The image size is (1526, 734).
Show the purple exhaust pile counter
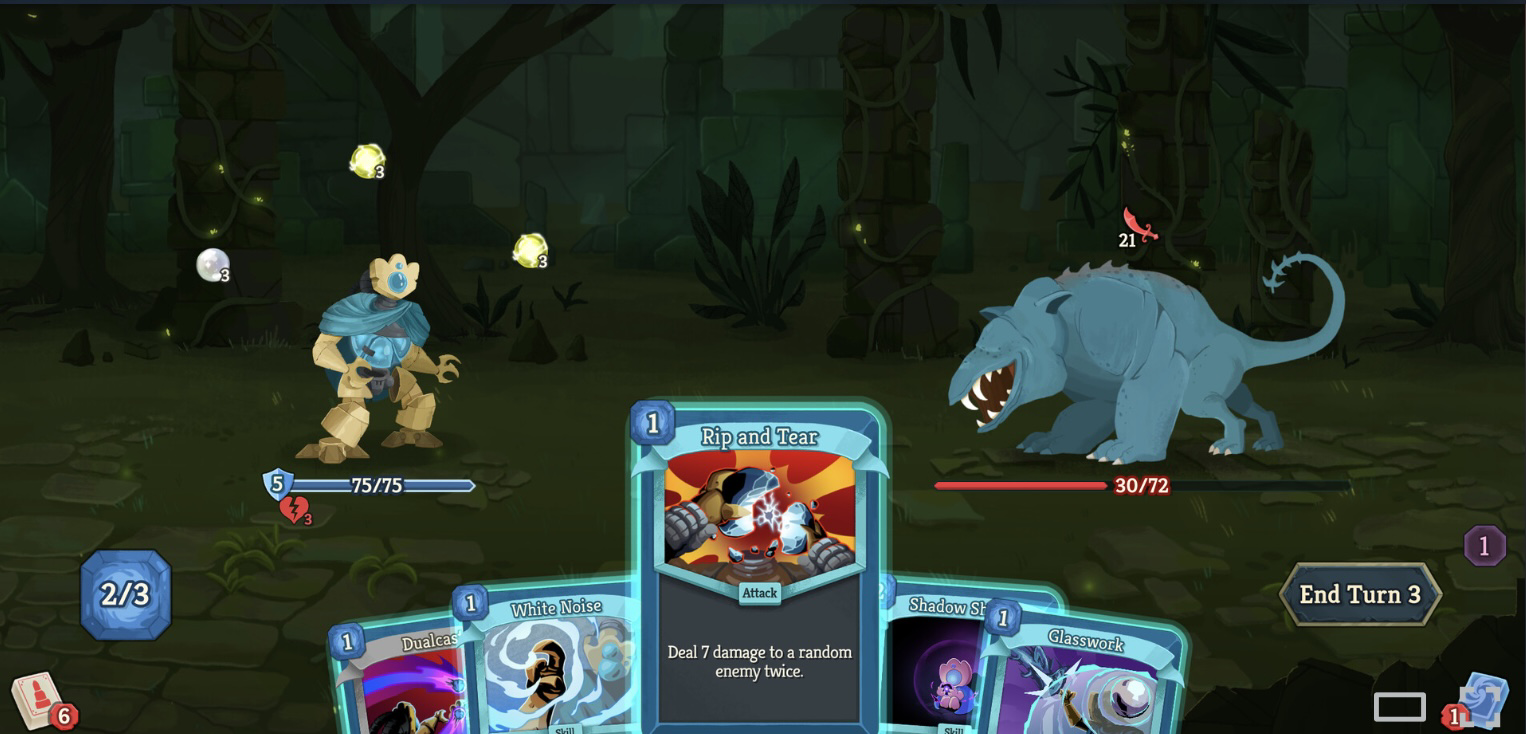click(1484, 546)
